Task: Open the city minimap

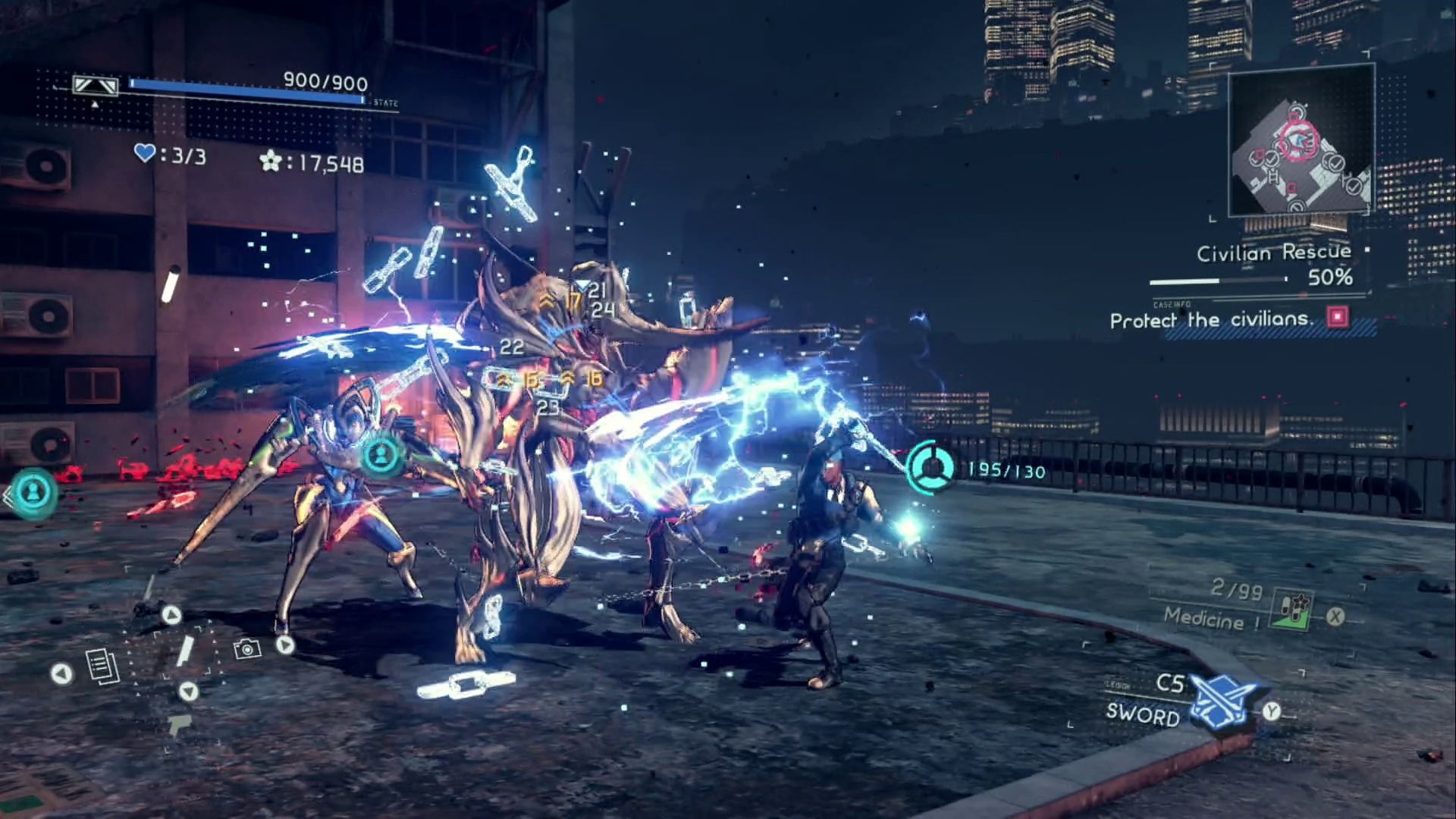Action: click(x=1301, y=140)
